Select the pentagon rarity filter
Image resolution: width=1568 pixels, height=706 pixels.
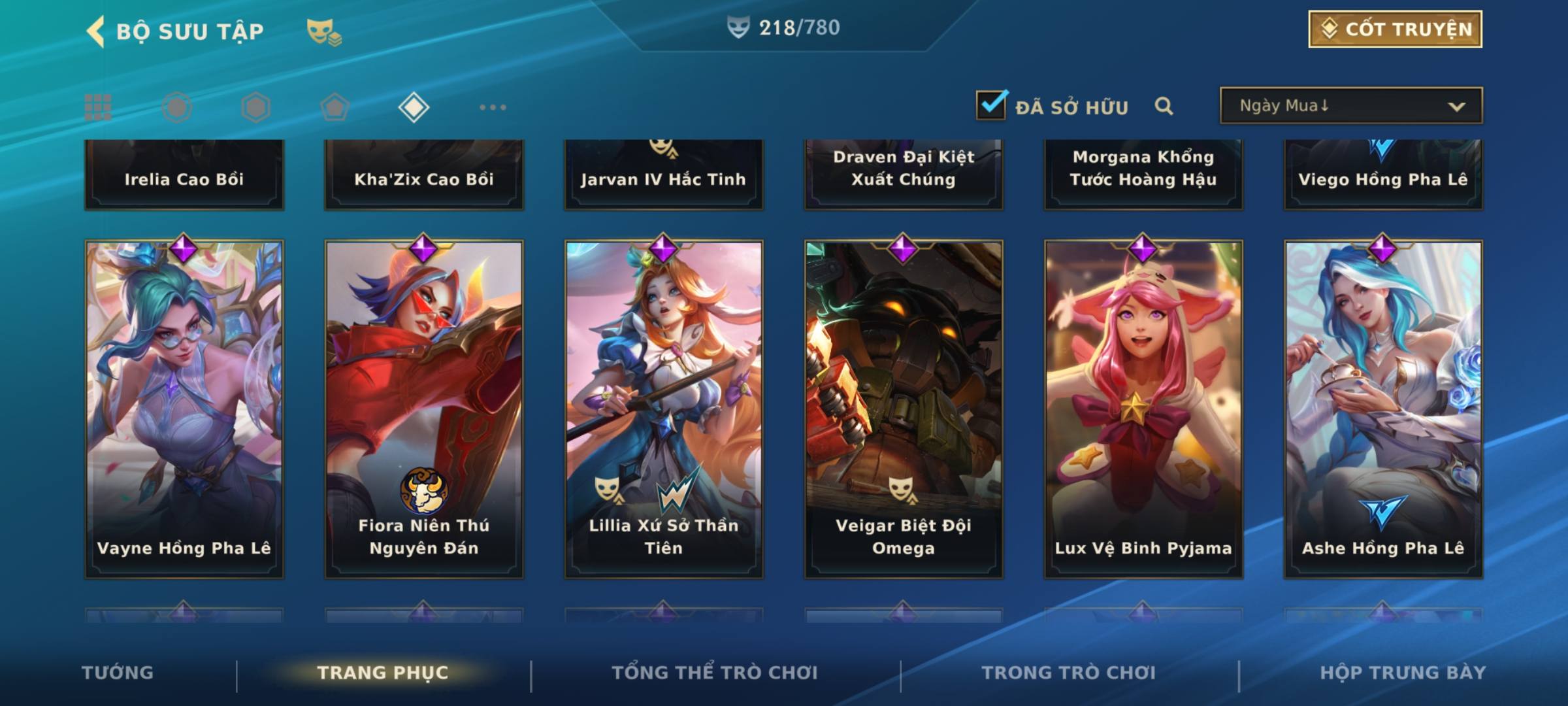click(335, 107)
